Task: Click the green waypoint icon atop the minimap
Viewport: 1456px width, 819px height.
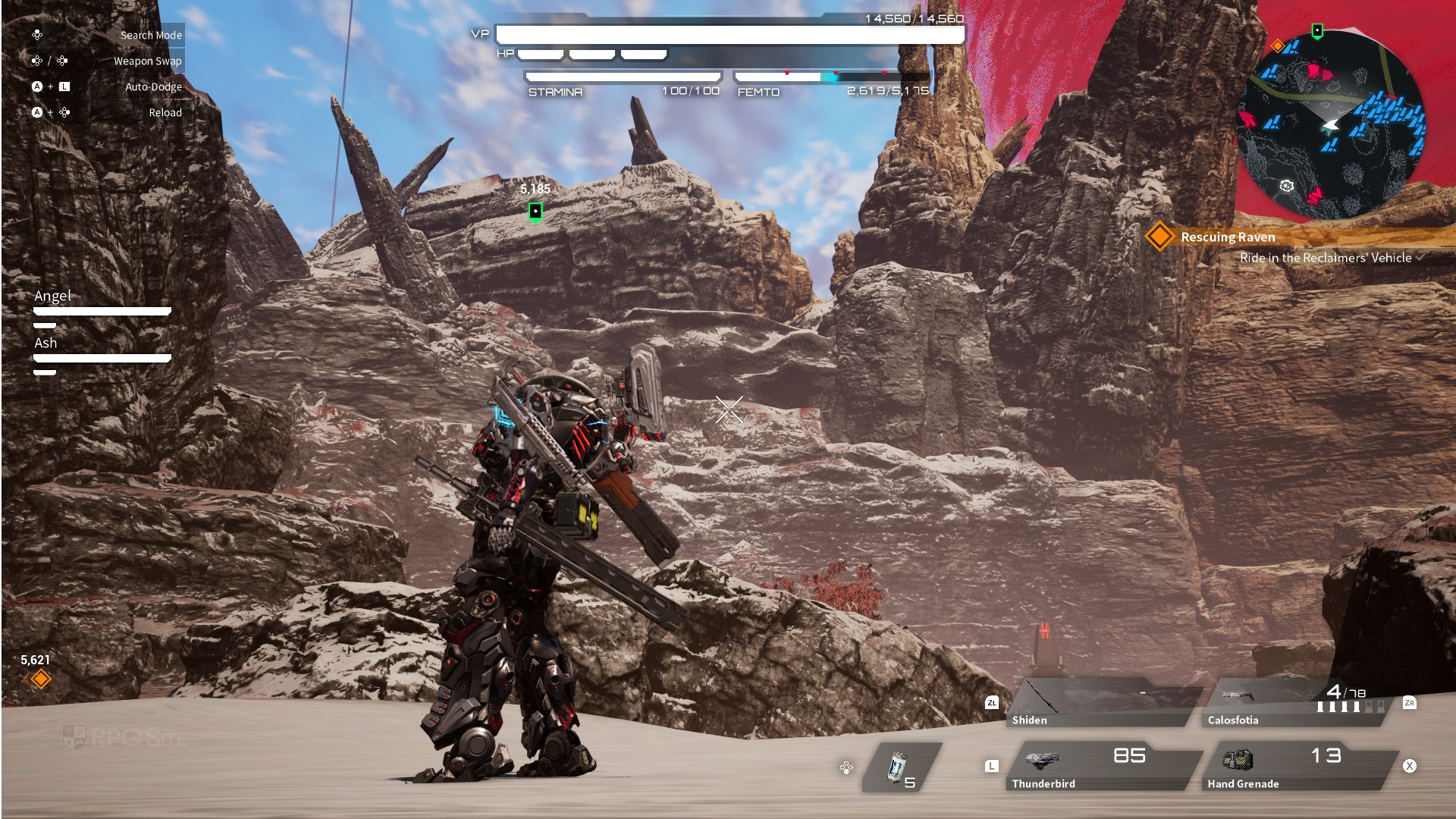Action: coord(1317,31)
